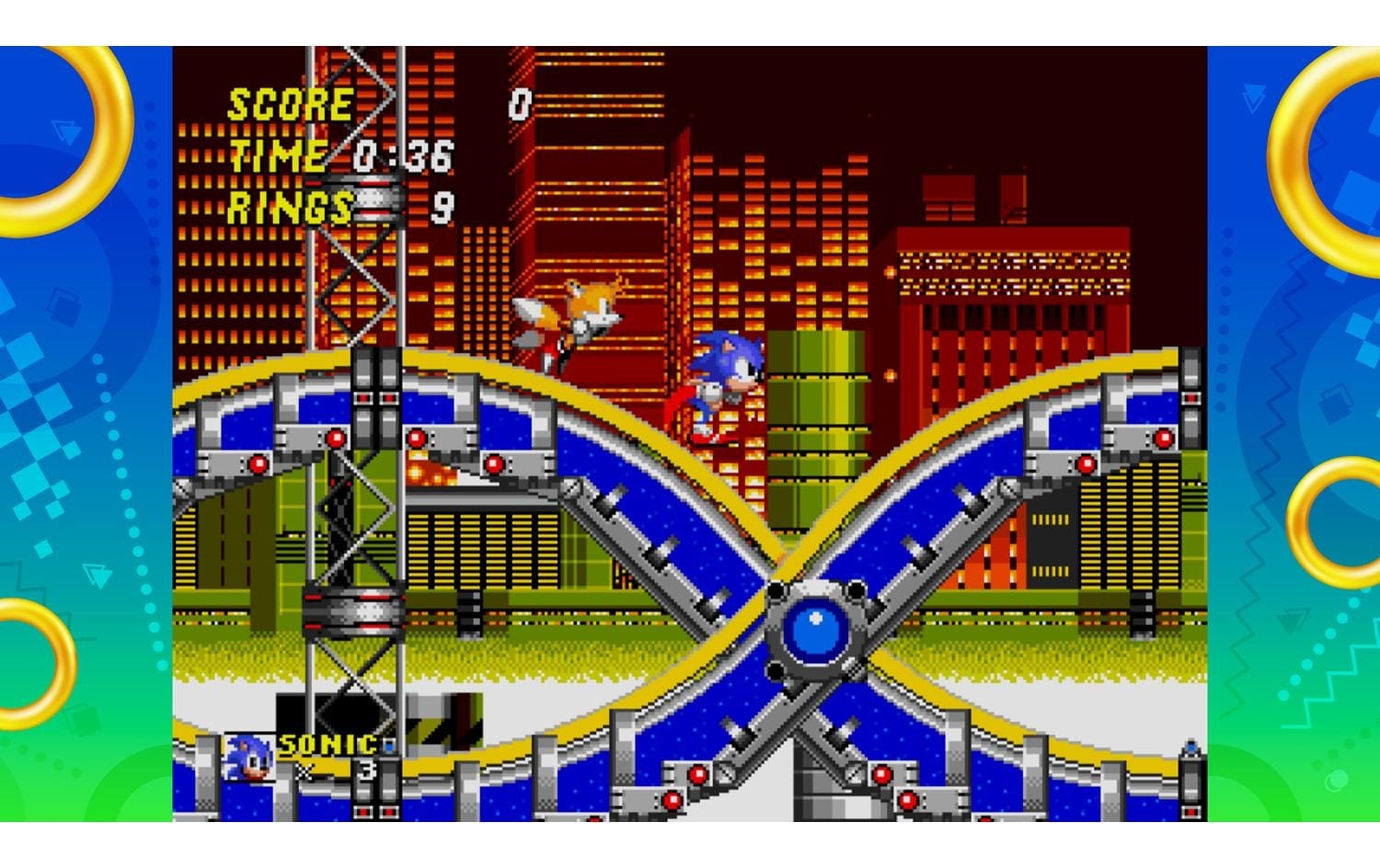
Task: Click the SONIC label near the lives display
Action: pos(327,744)
